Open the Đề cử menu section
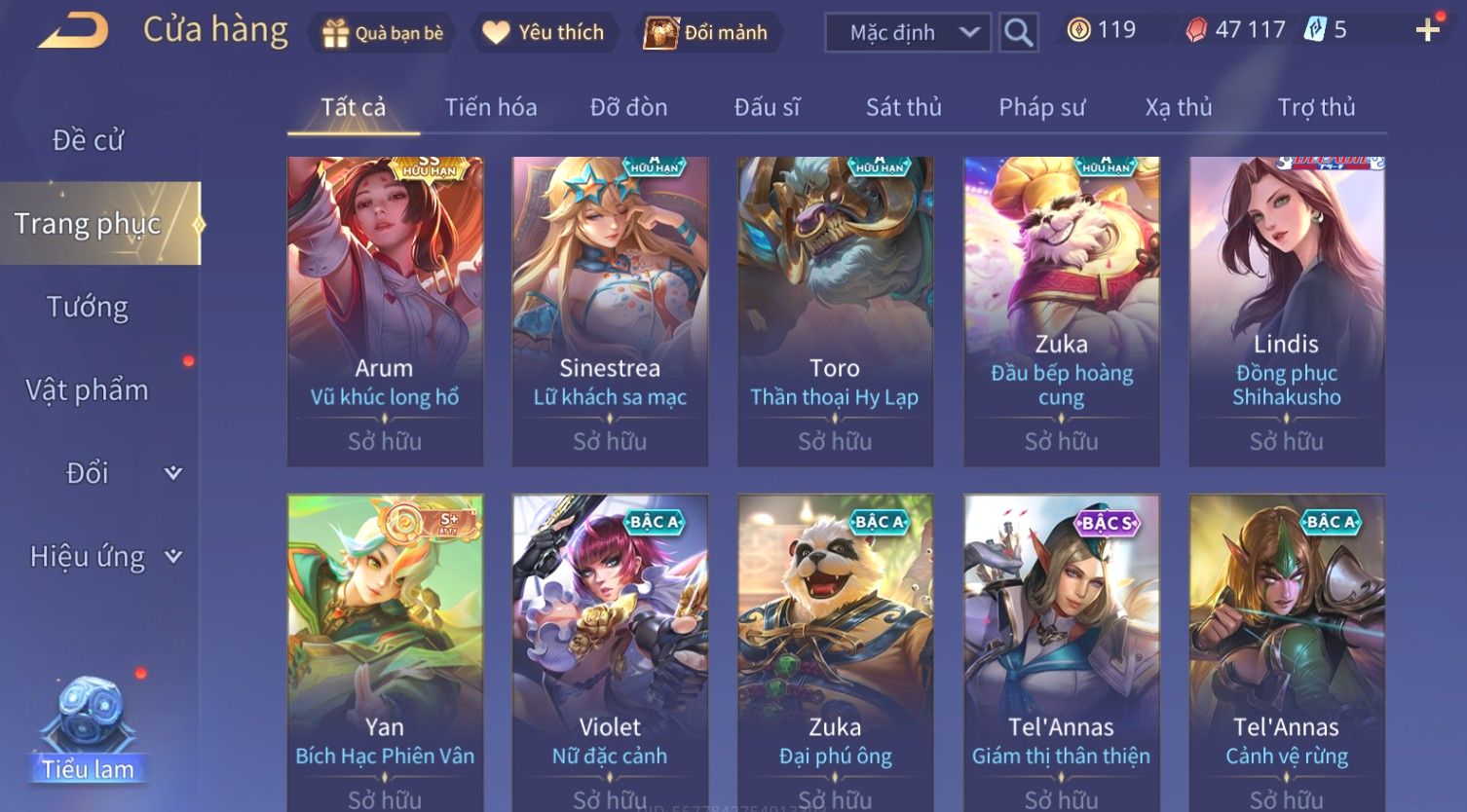 coord(88,140)
